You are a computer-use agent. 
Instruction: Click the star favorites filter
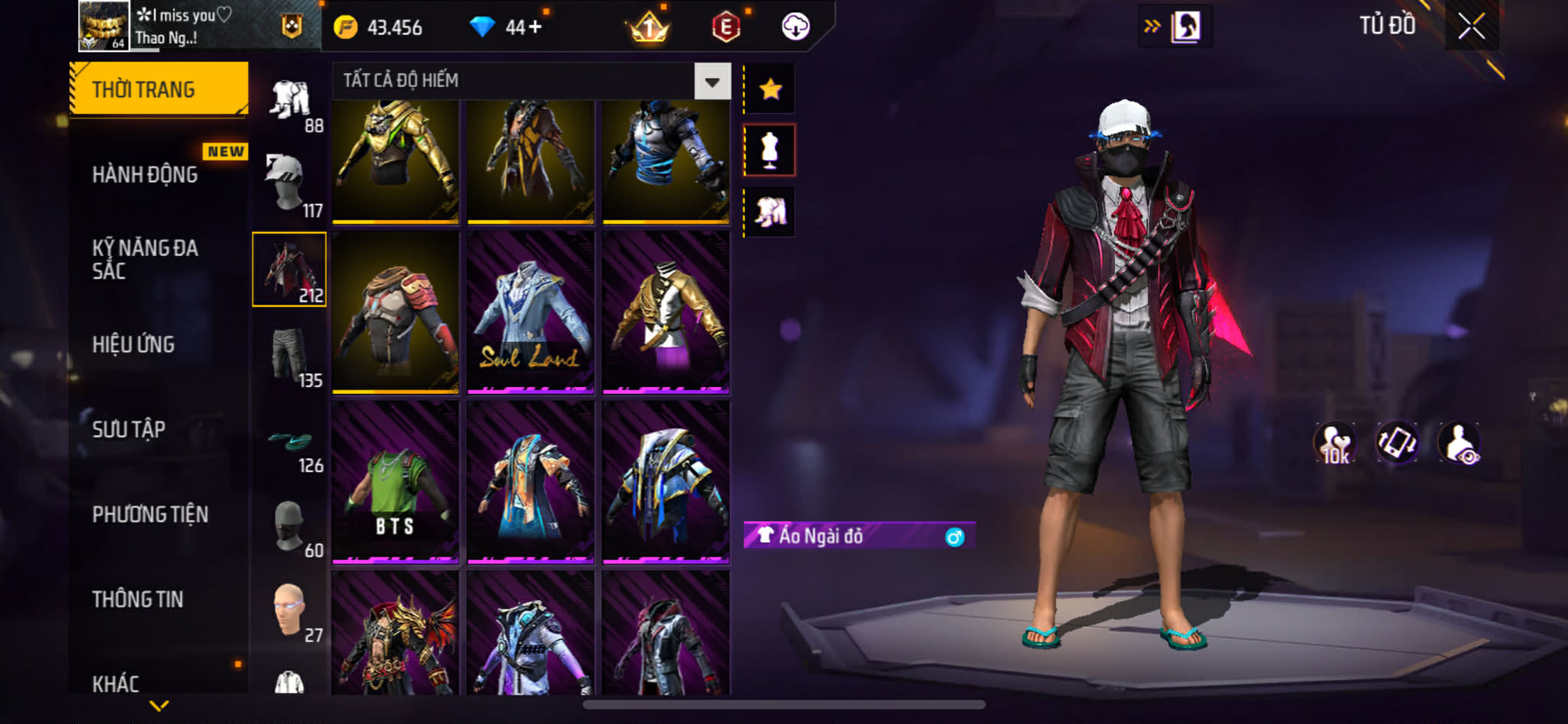[x=770, y=90]
